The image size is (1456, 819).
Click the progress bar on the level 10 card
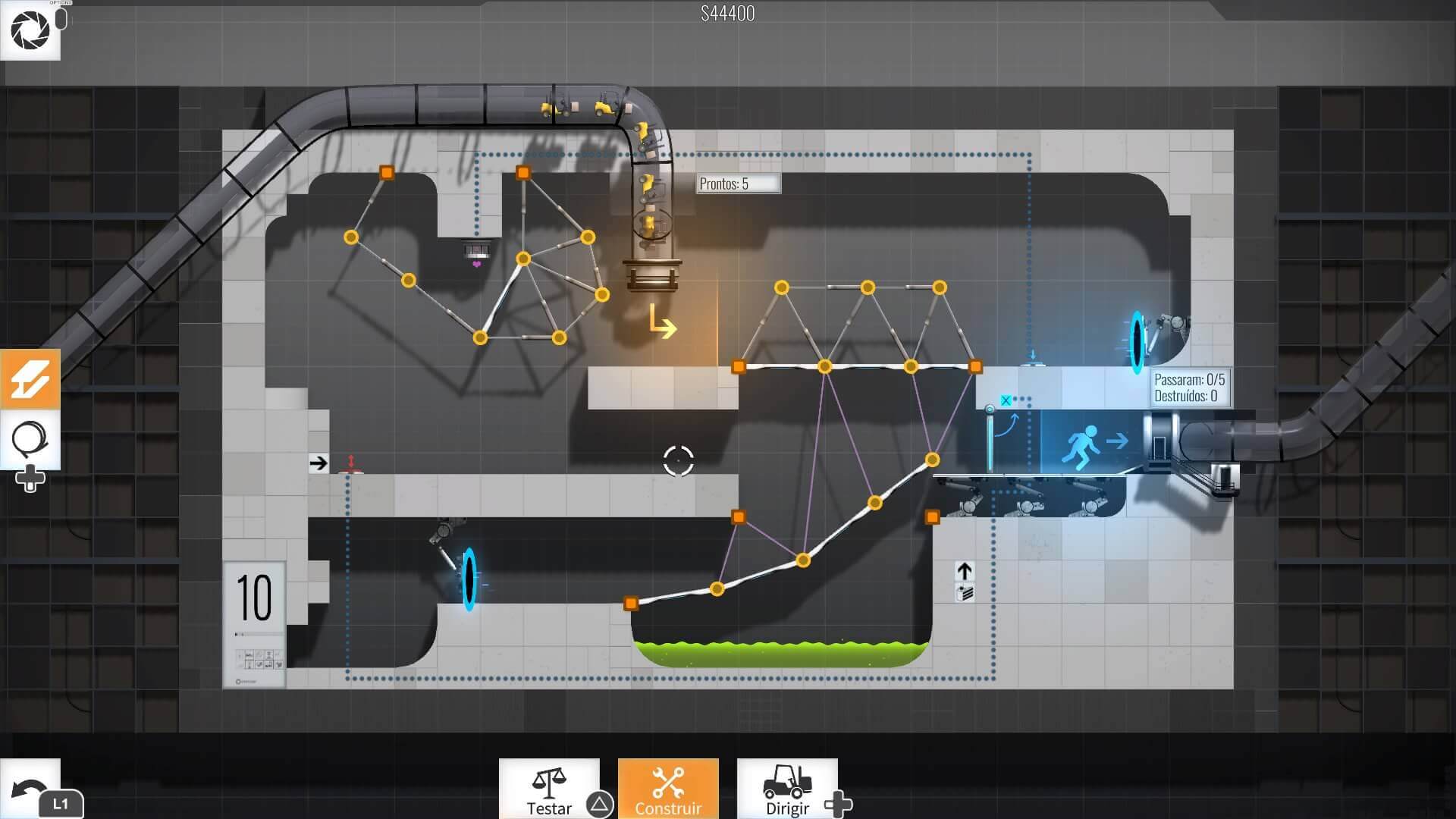pyautogui.click(x=254, y=632)
